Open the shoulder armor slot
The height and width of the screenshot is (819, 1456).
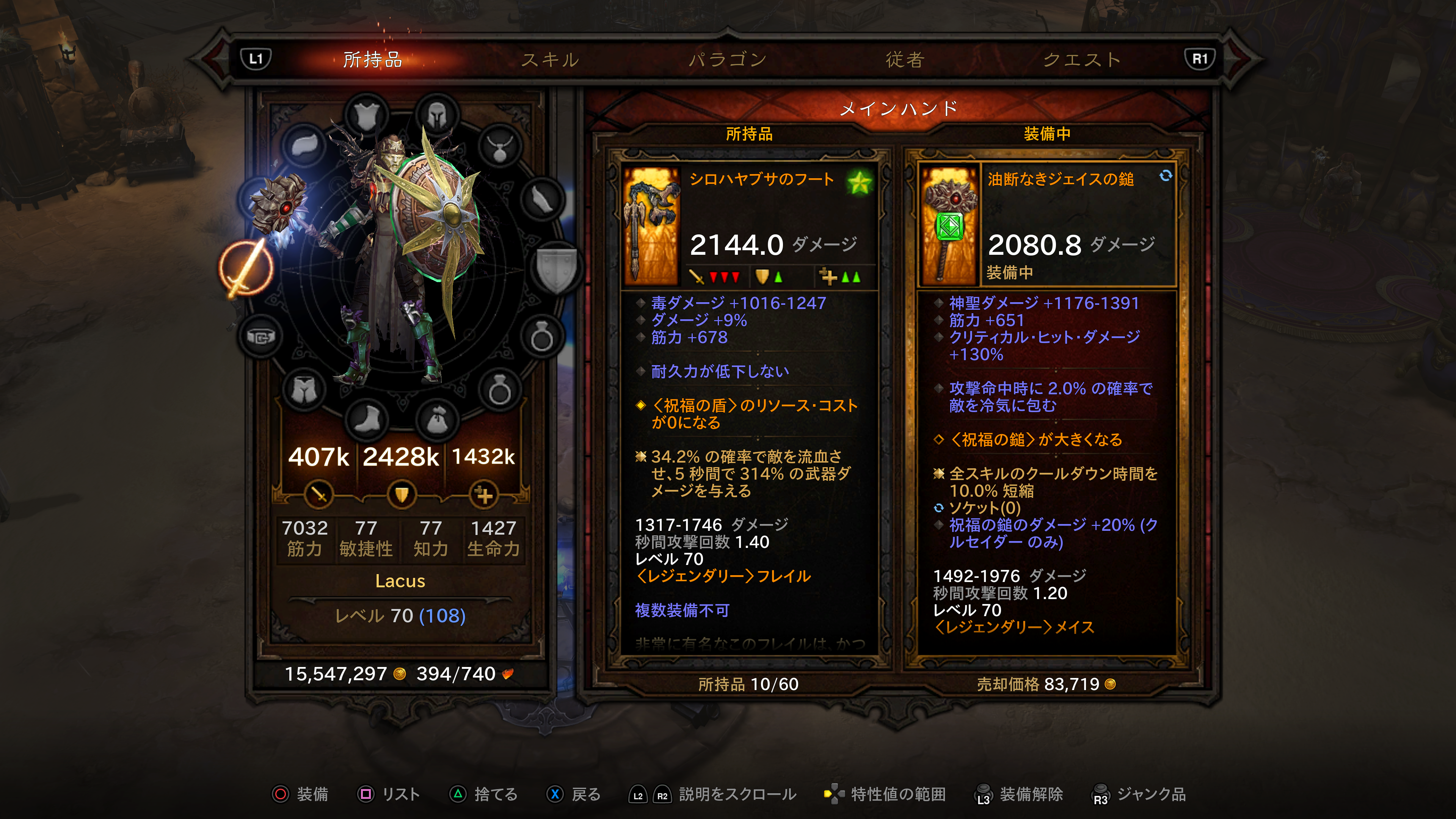point(306,145)
